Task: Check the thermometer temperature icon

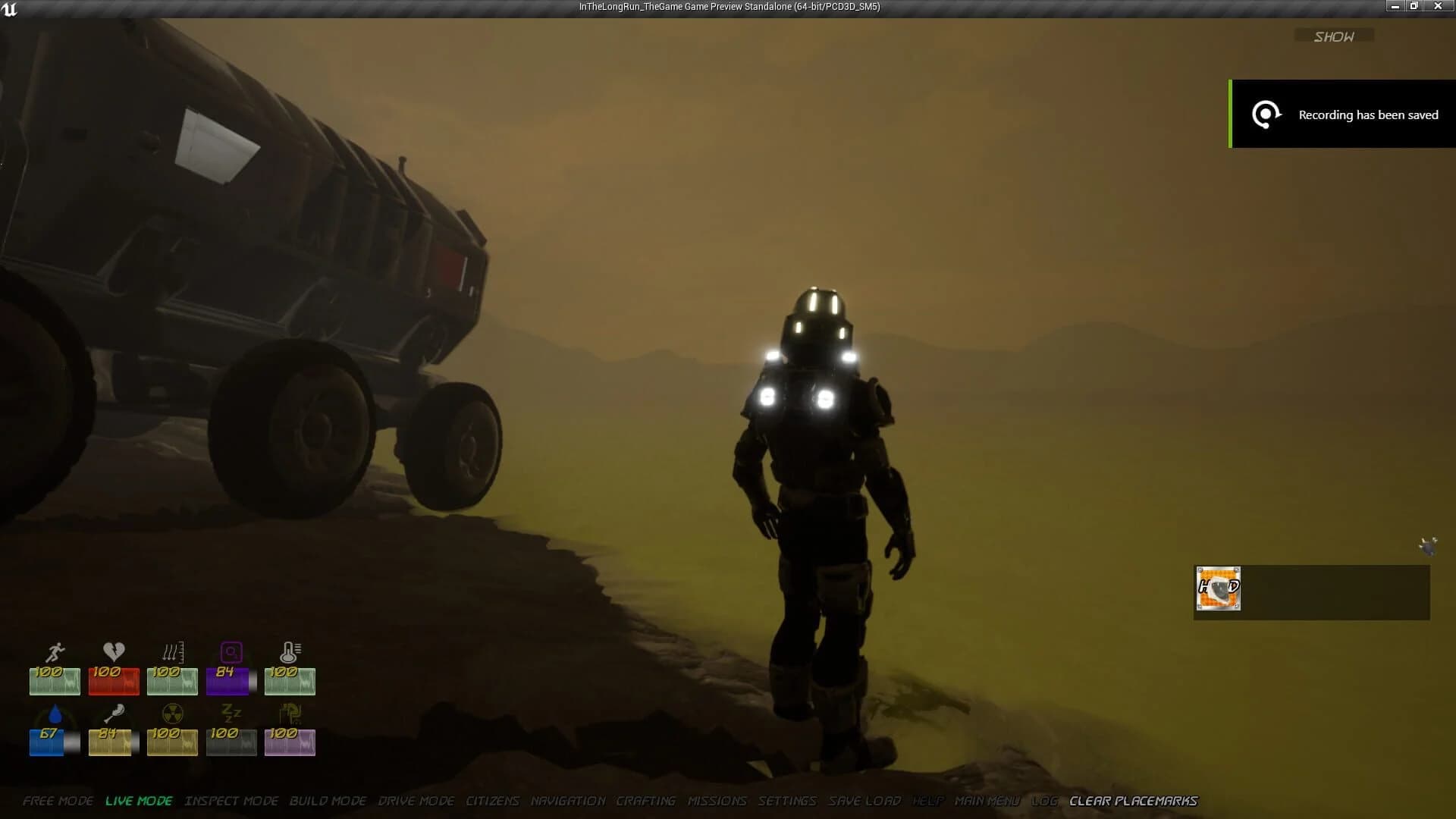Action: point(290,652)
